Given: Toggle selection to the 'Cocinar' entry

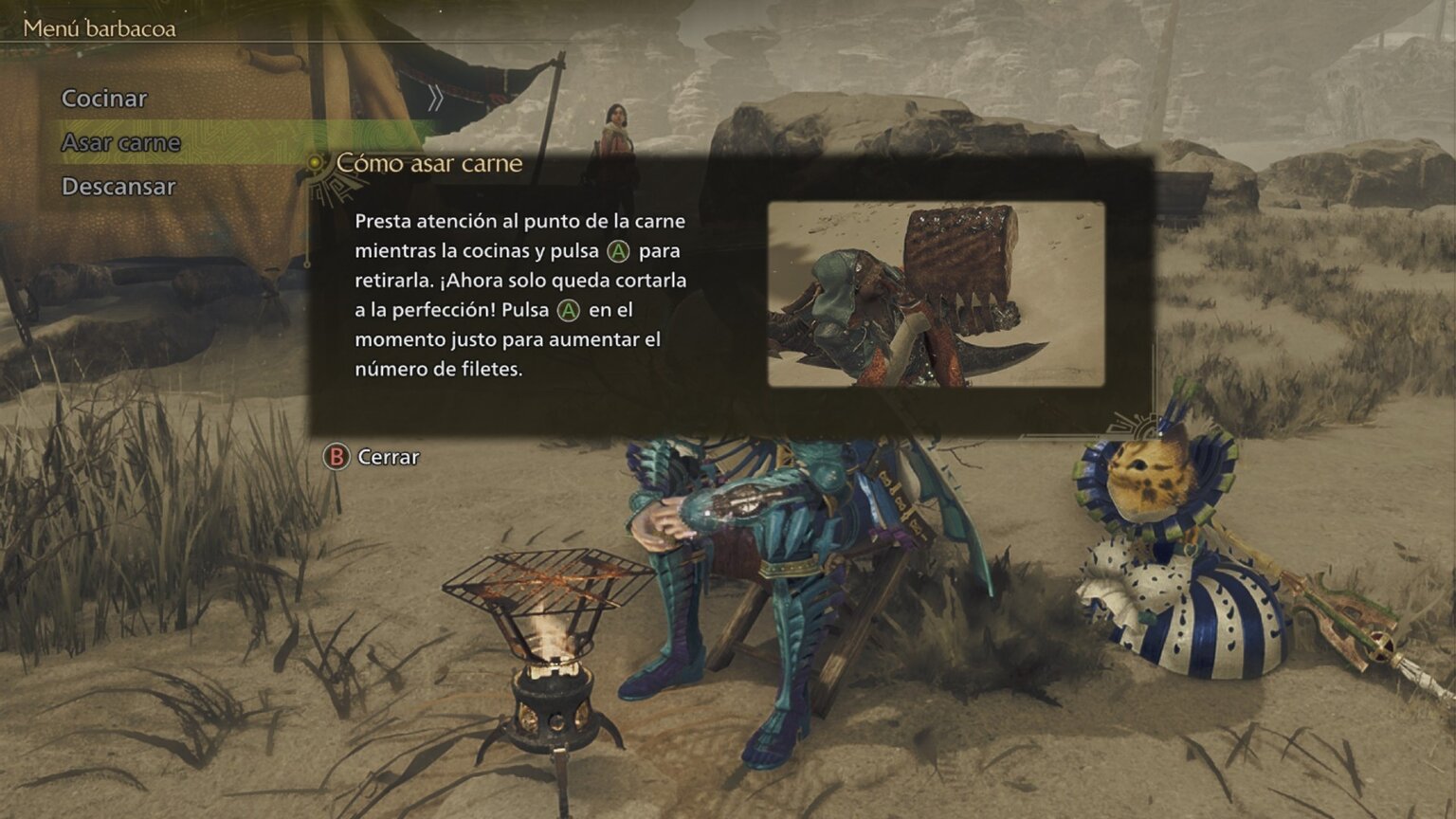Looking at the screenshot, I should 104,99.
